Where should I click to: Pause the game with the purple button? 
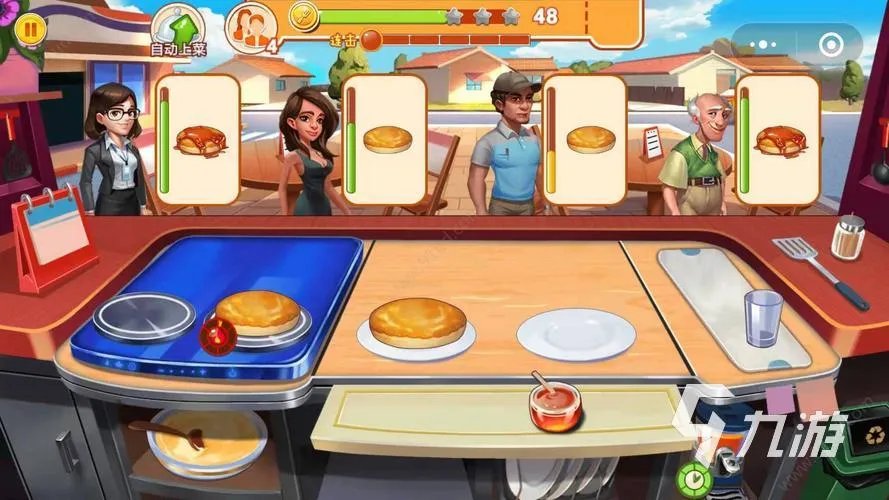click(x=31, y=29)
